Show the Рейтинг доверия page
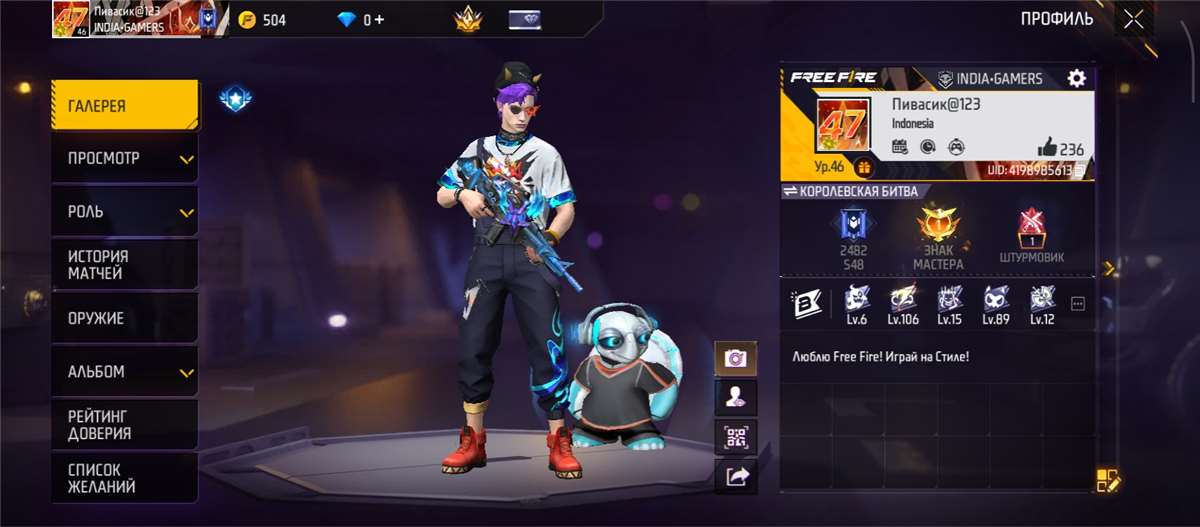 (x=125, y=425)
